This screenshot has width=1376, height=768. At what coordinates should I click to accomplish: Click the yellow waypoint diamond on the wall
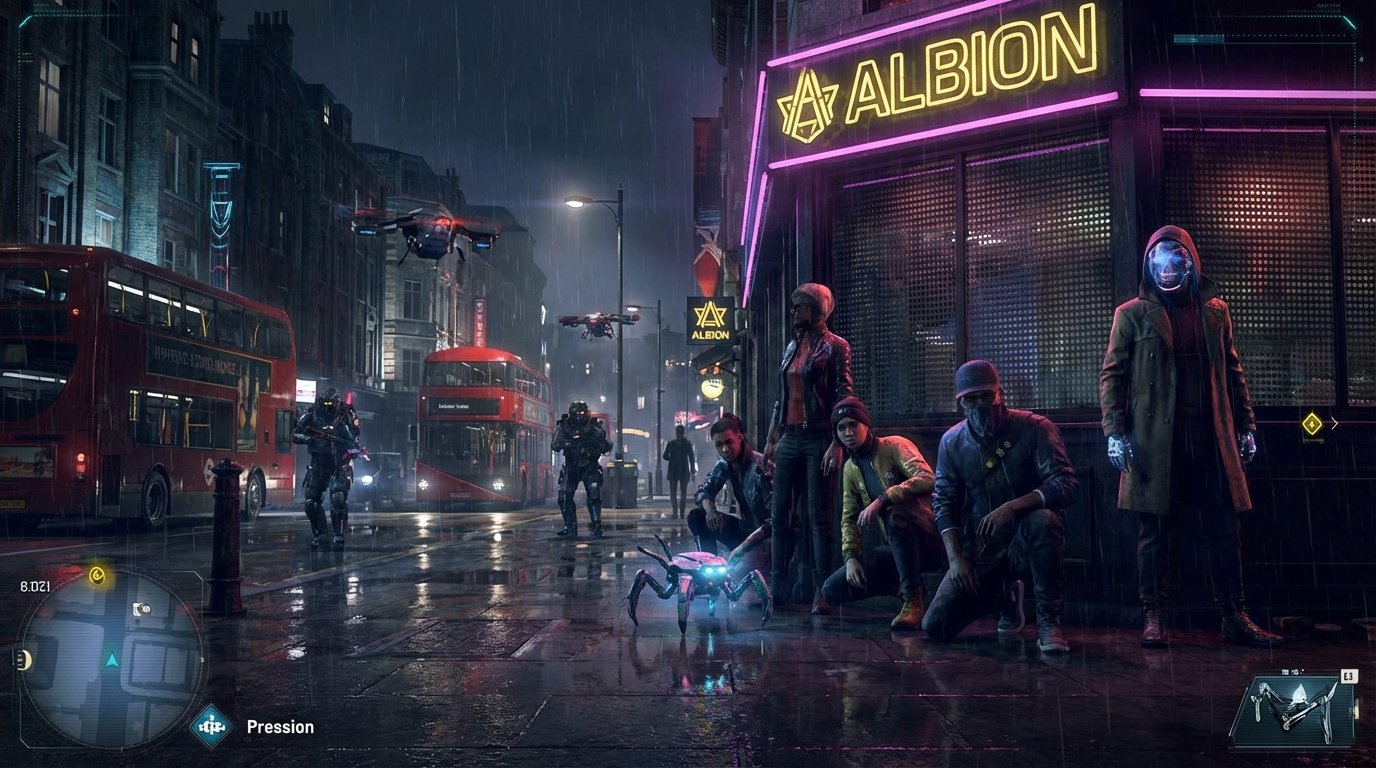[1310, 424]
